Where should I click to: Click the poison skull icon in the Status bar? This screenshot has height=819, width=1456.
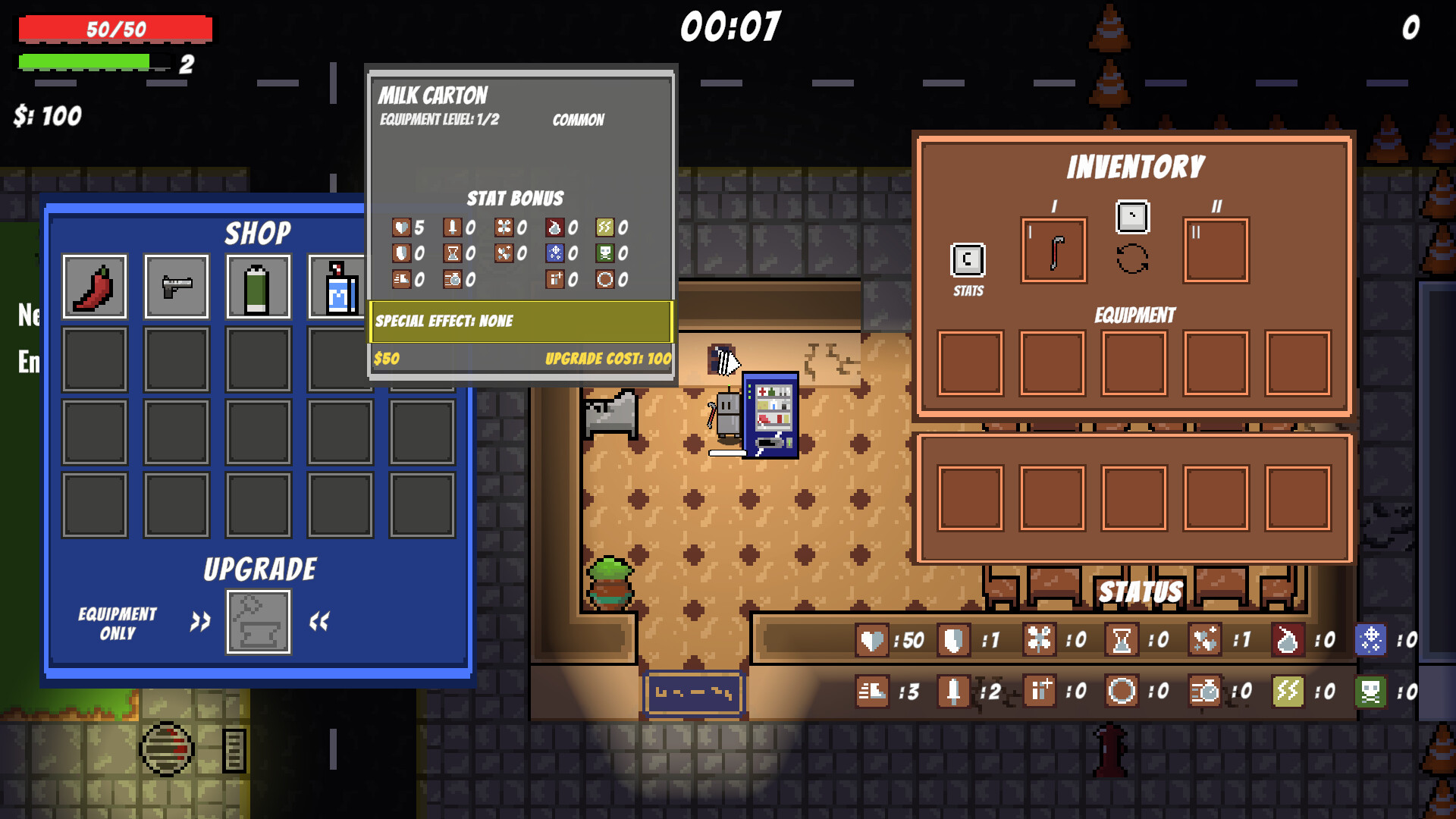tap(1370, 692)
